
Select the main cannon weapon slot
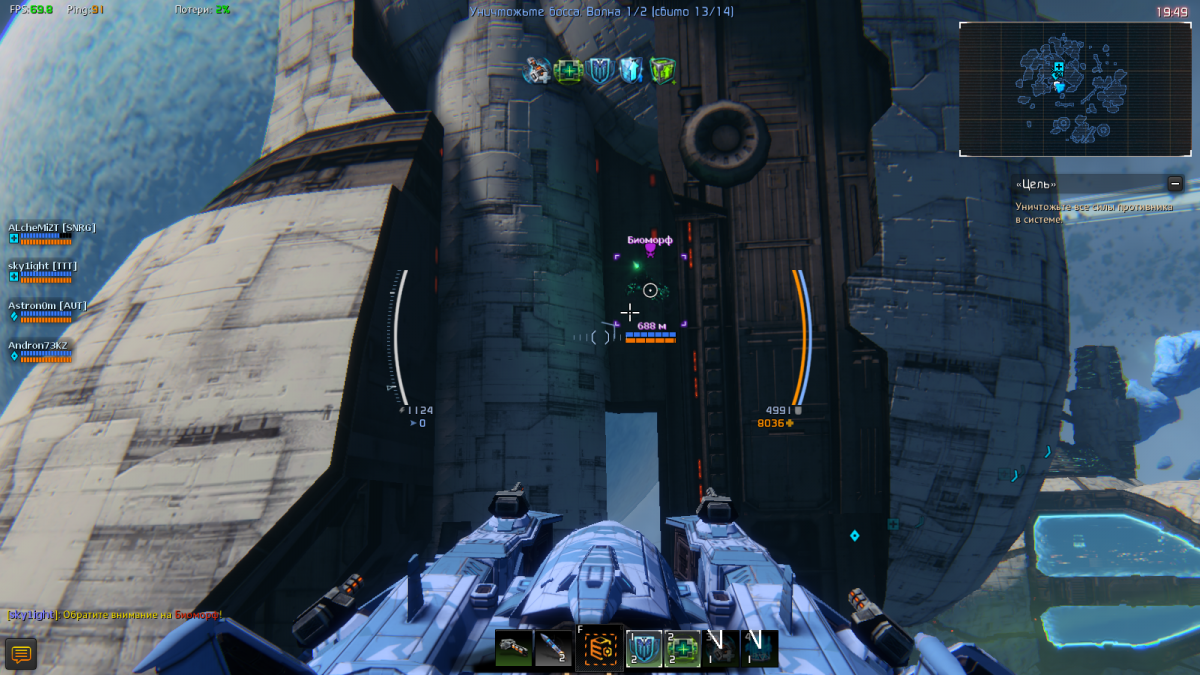coord(514,649)
